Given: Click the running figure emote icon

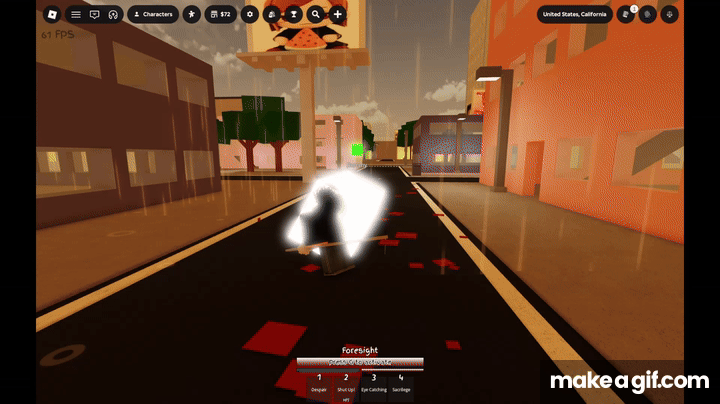Looking at the screenshot, I should tap(191, 14).
